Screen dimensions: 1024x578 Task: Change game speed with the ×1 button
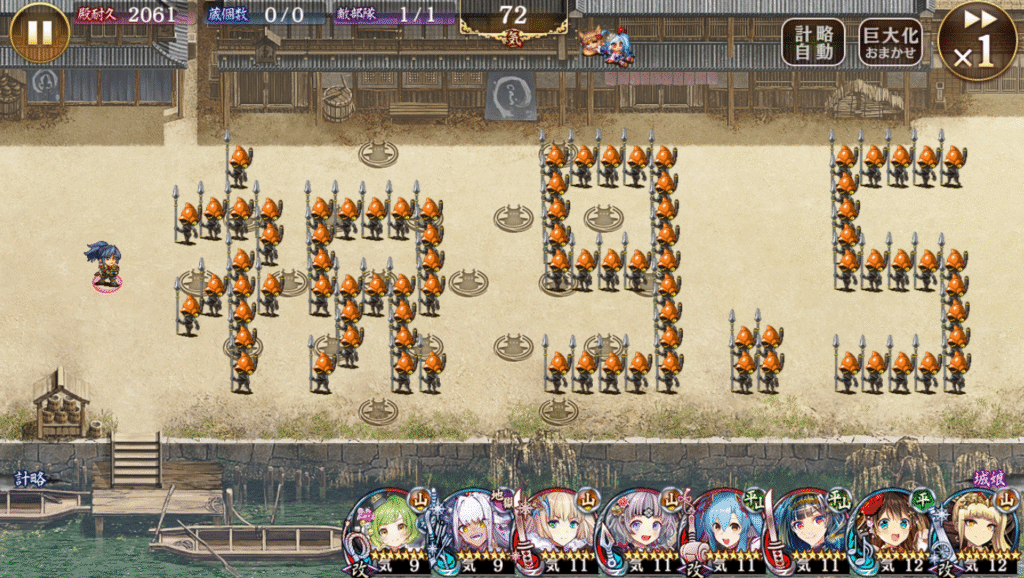(x=977, y=40)
